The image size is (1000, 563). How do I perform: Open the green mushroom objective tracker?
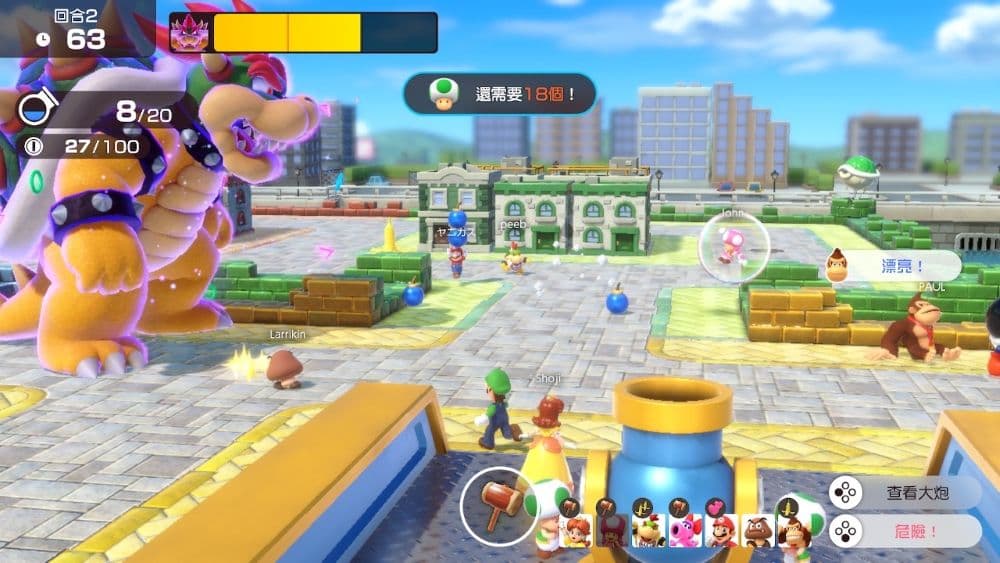tap(499, 94)
